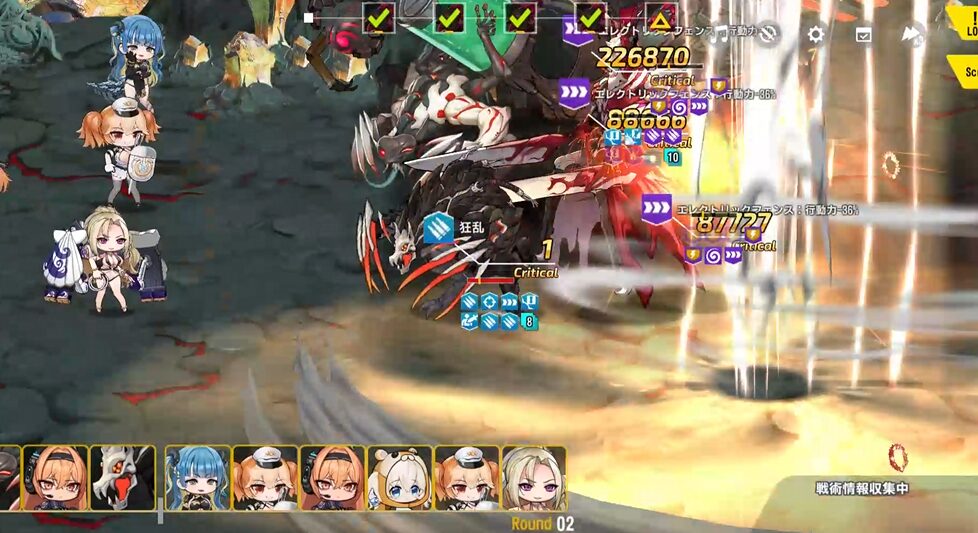Open the yellow tab starting with Sc
This screenshot has width=978, height=533.
pyautogui.click(x=965, y=72)
